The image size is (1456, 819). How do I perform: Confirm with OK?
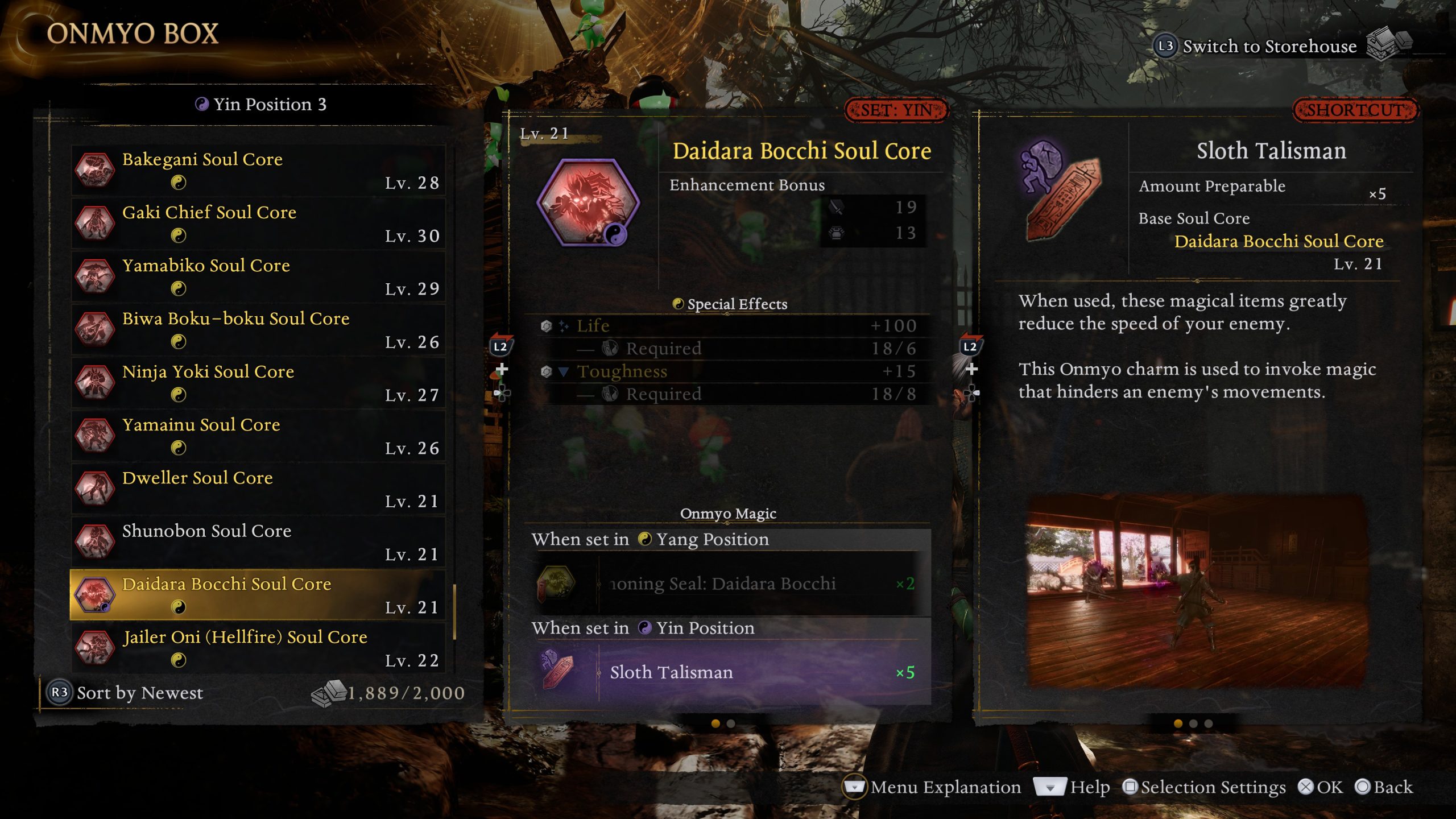(x=1321, y=787)
